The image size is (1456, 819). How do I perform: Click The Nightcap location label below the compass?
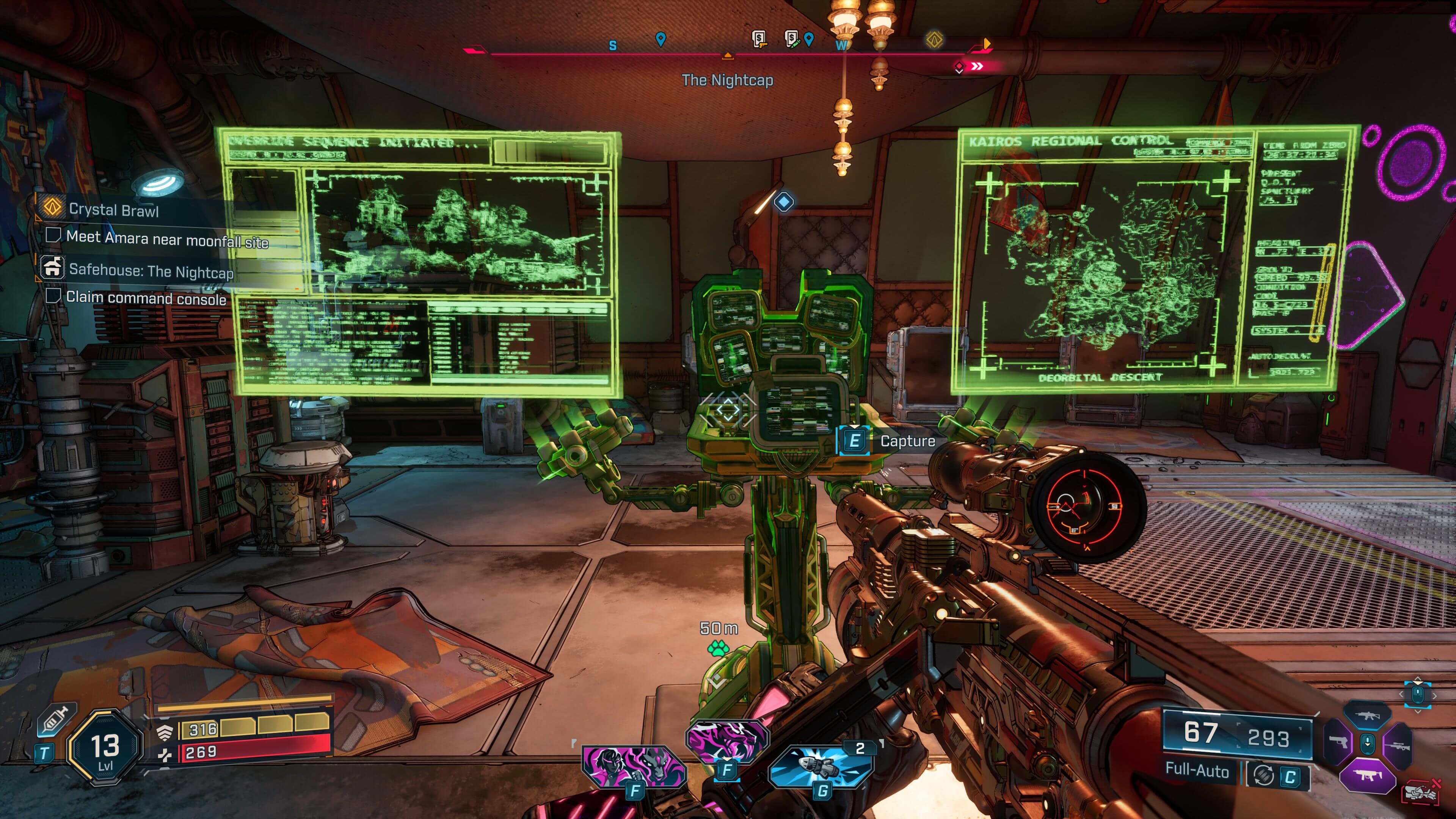pos(728,80)
